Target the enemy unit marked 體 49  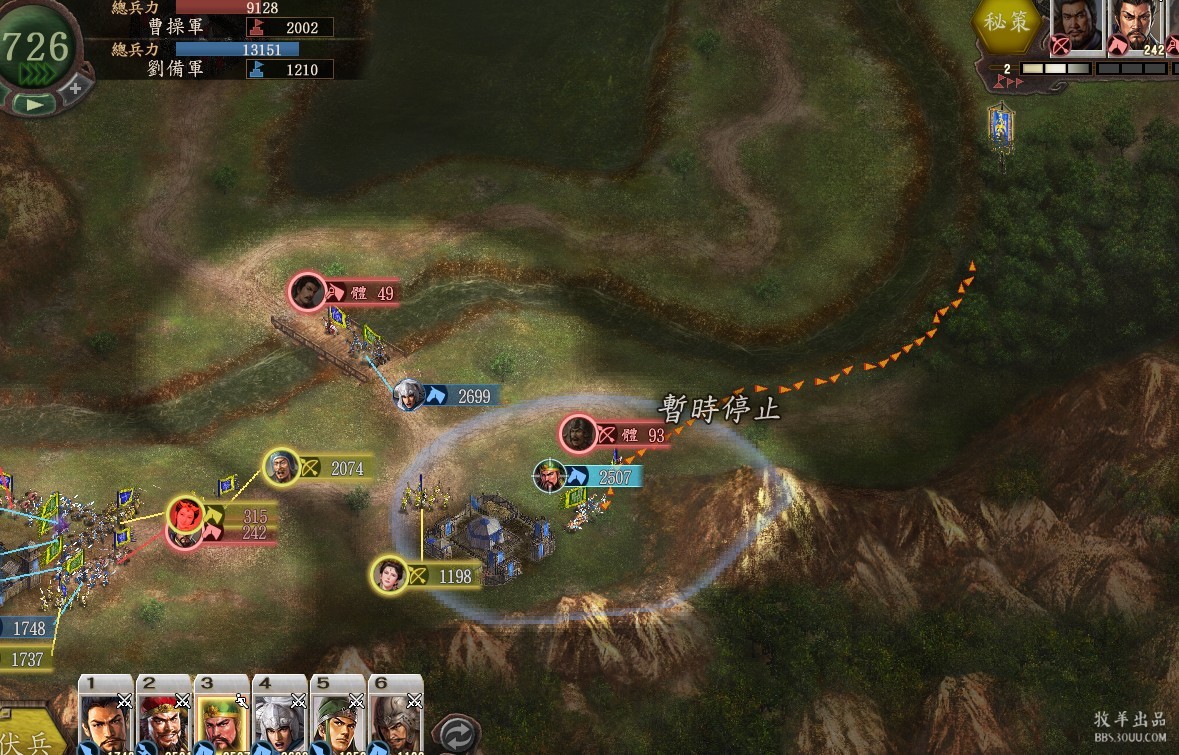pyautogui.click(x=308, y=292)
